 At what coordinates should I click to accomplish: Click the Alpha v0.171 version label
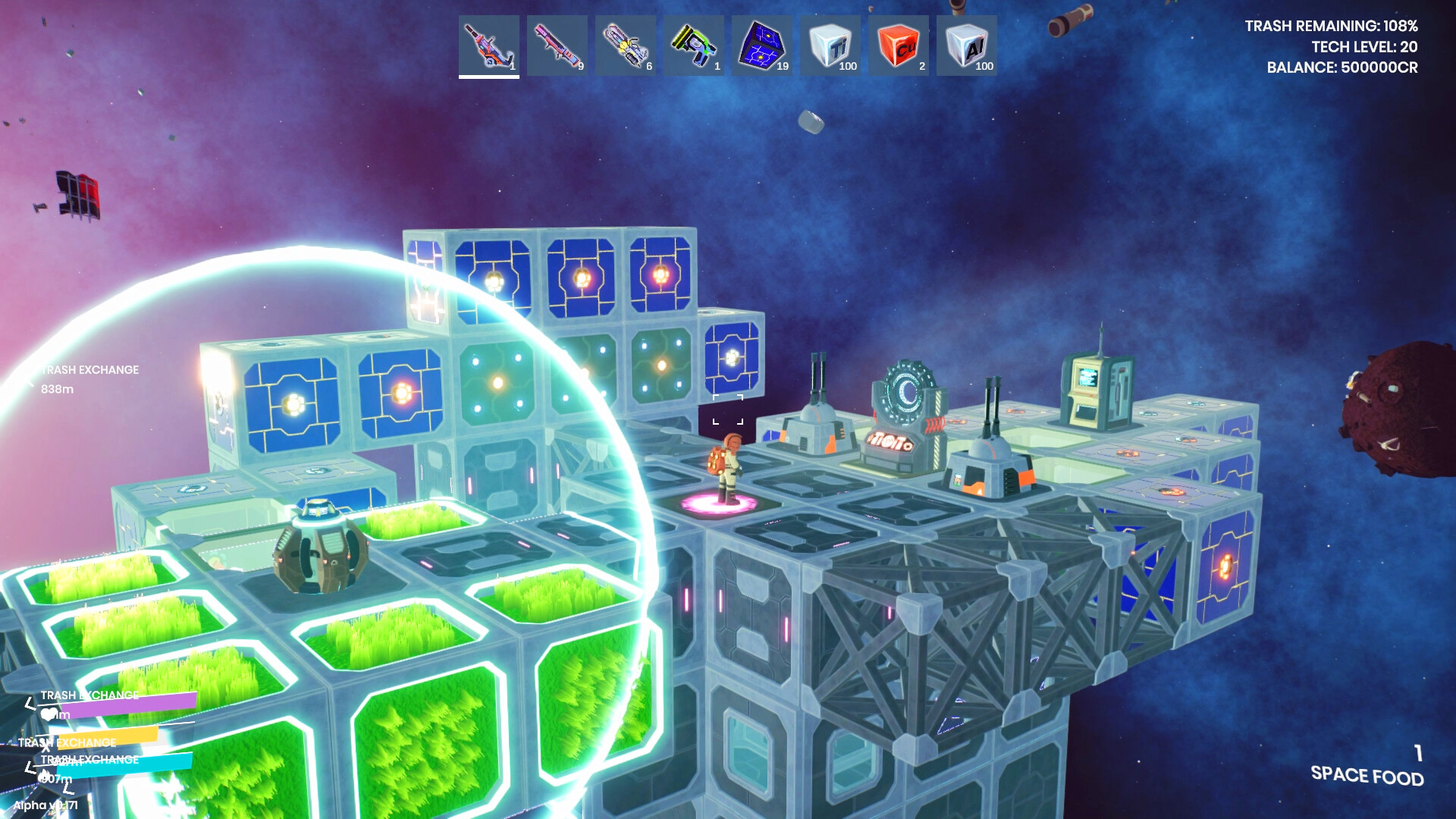[45, 805]
